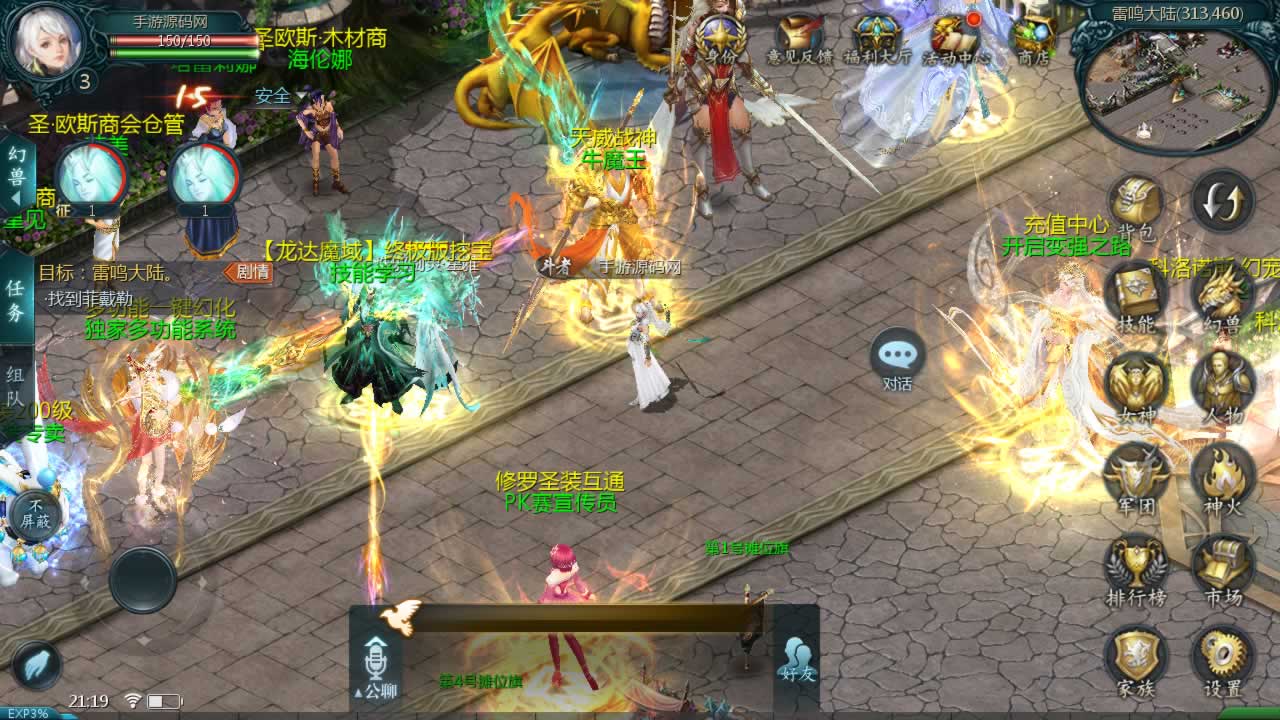
Task: Open the 市场 market chest
Action: [x=1222, y=568]
